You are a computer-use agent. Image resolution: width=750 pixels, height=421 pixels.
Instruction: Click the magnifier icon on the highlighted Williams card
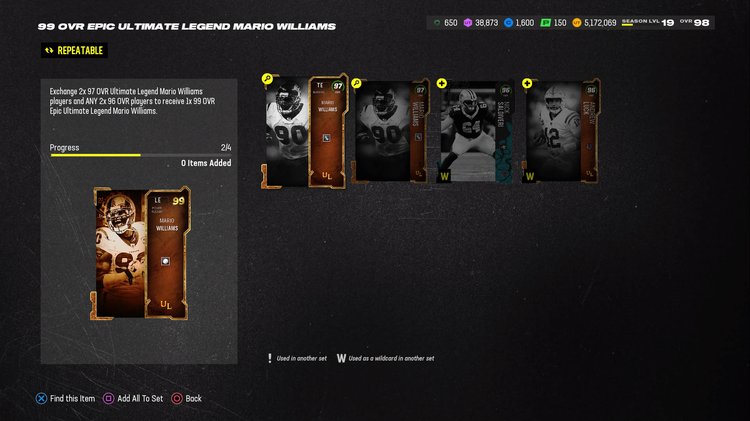point(267,78)
